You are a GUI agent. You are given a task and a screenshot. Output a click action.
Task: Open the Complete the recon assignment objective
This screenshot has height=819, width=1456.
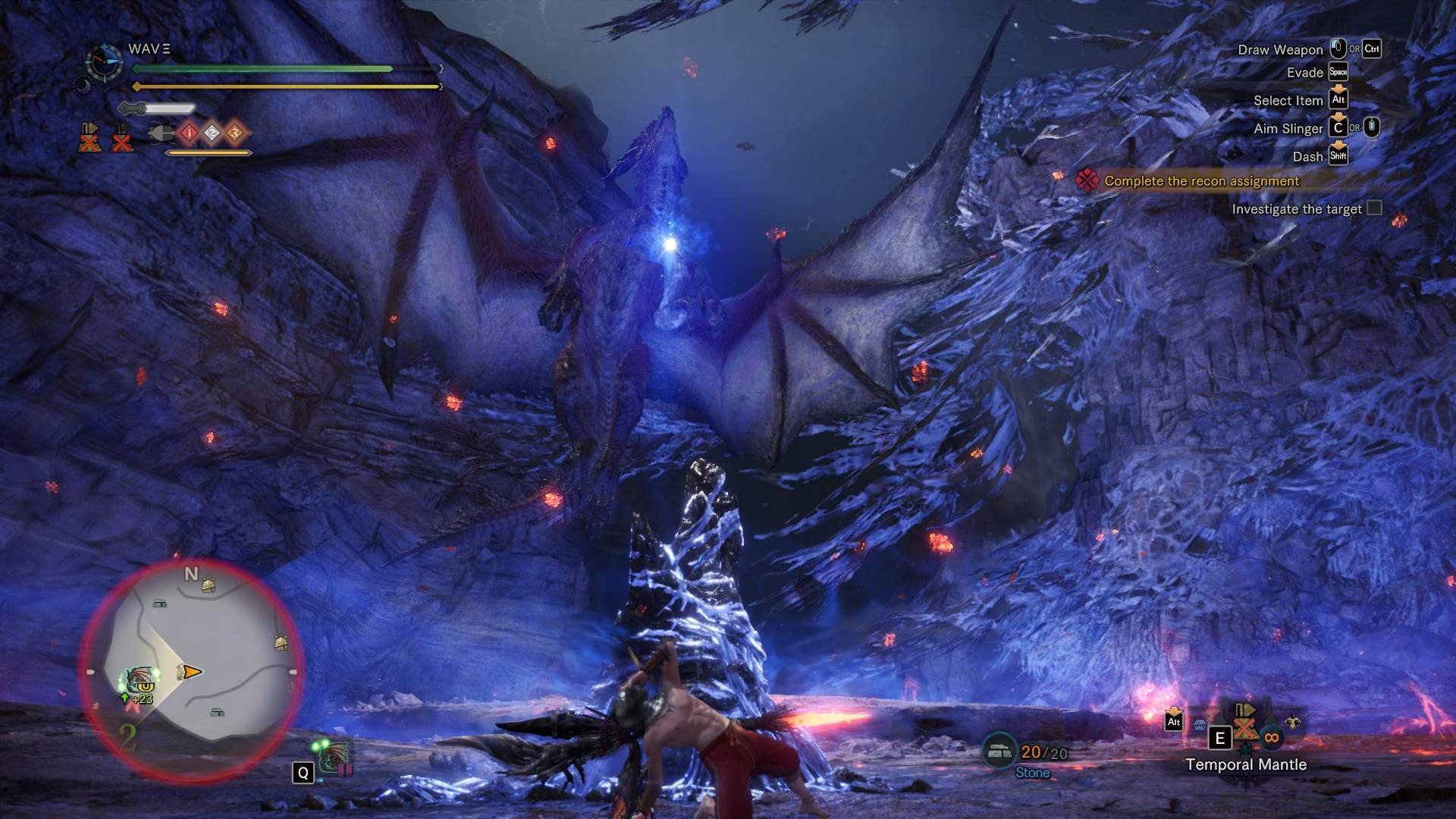(1201, 180)
